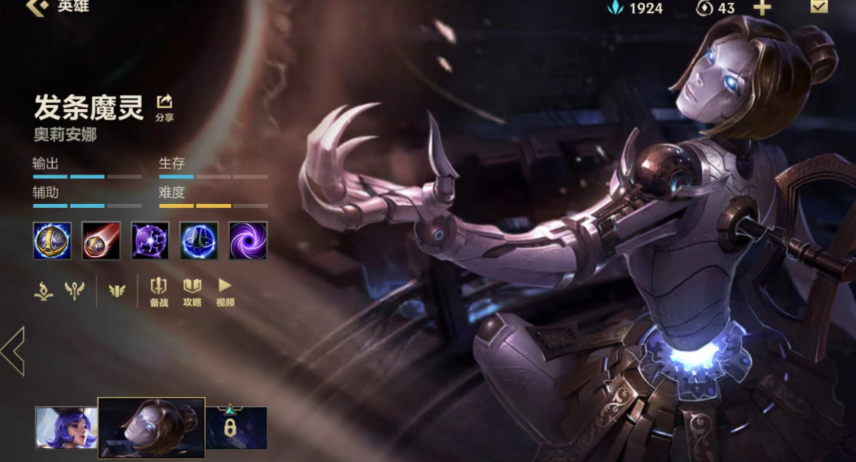Open the 备战 loadout preparation
The width and height of the screenshot is (856, 462).
(158, 291)
